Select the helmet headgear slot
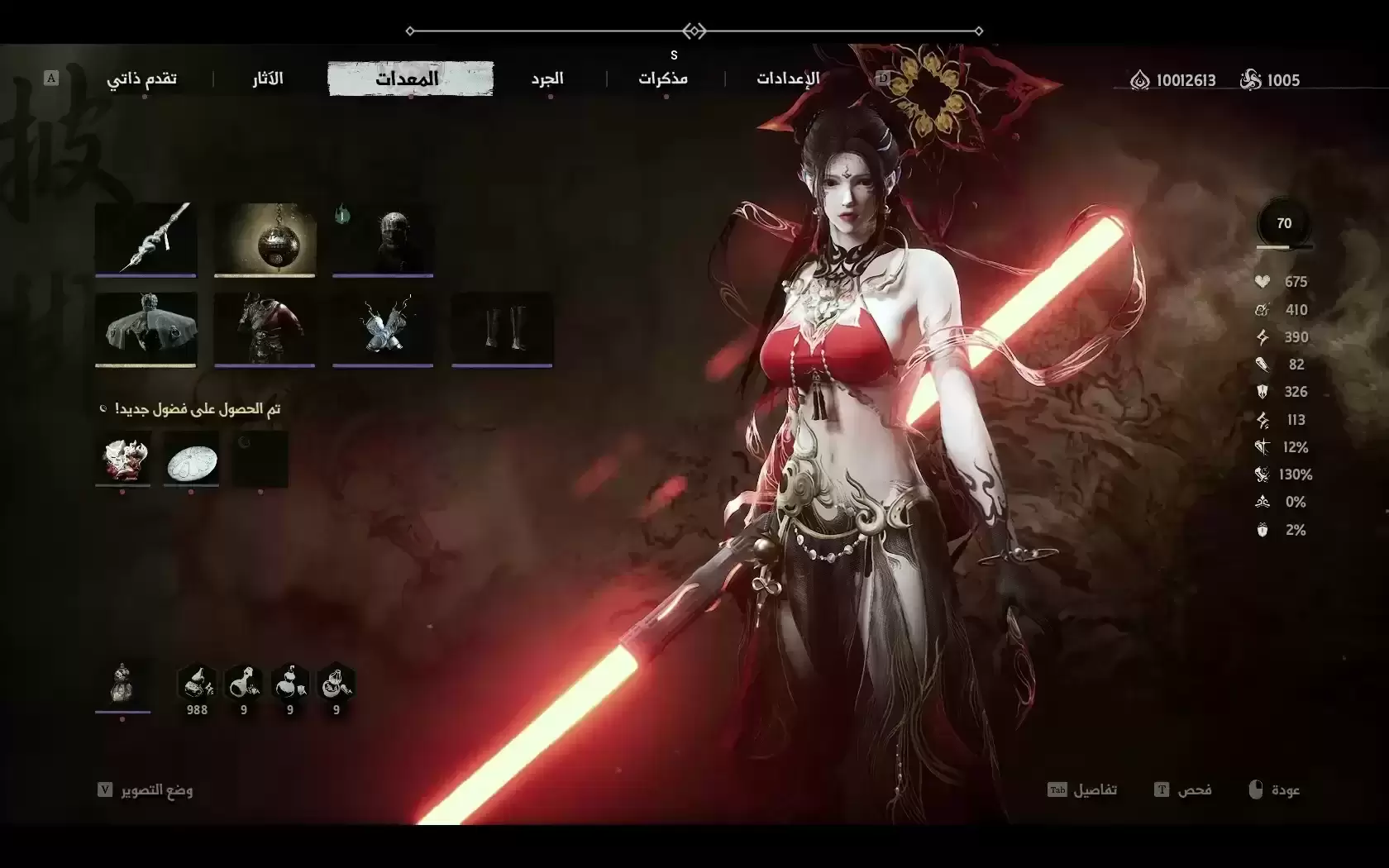 [x=383, y=238]
